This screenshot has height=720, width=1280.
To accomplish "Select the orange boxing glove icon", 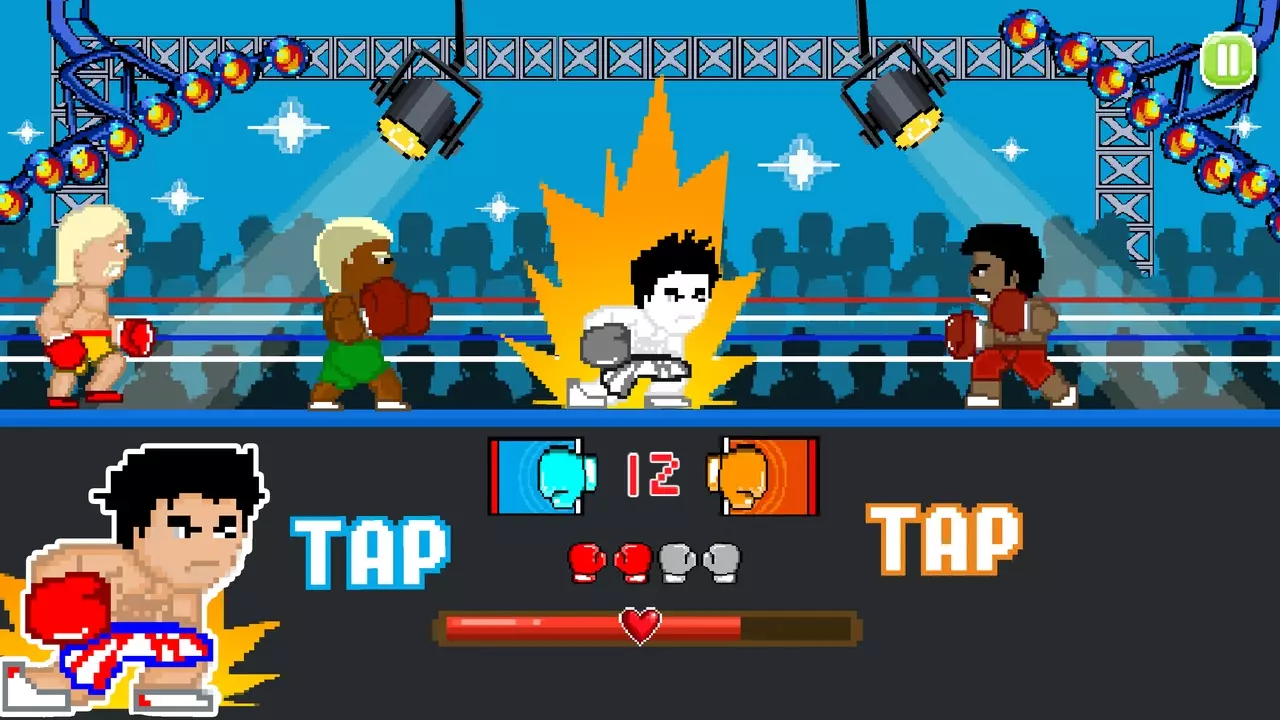I will coord(762,477).
